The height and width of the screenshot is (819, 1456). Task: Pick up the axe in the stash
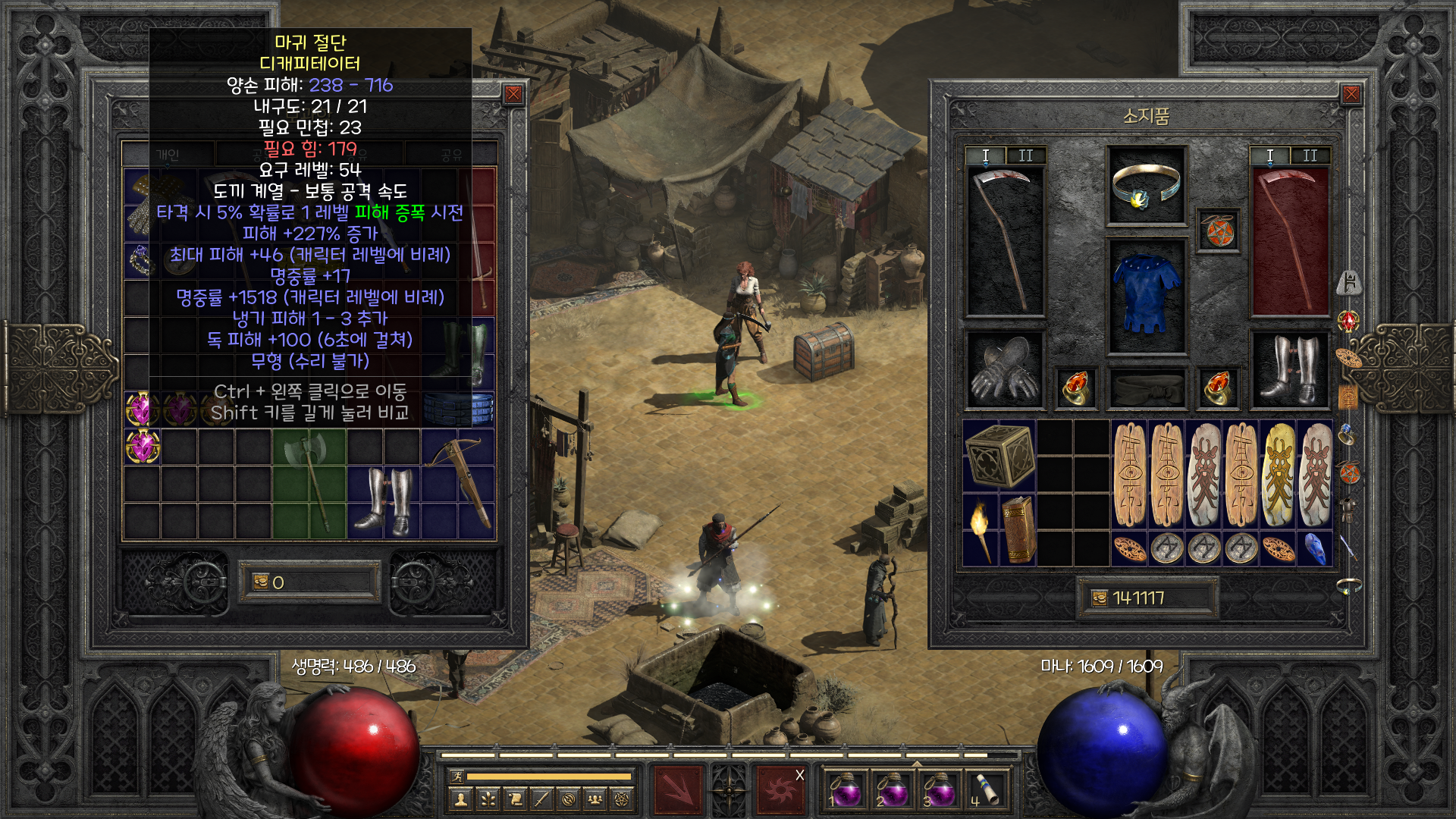(309, 484)
